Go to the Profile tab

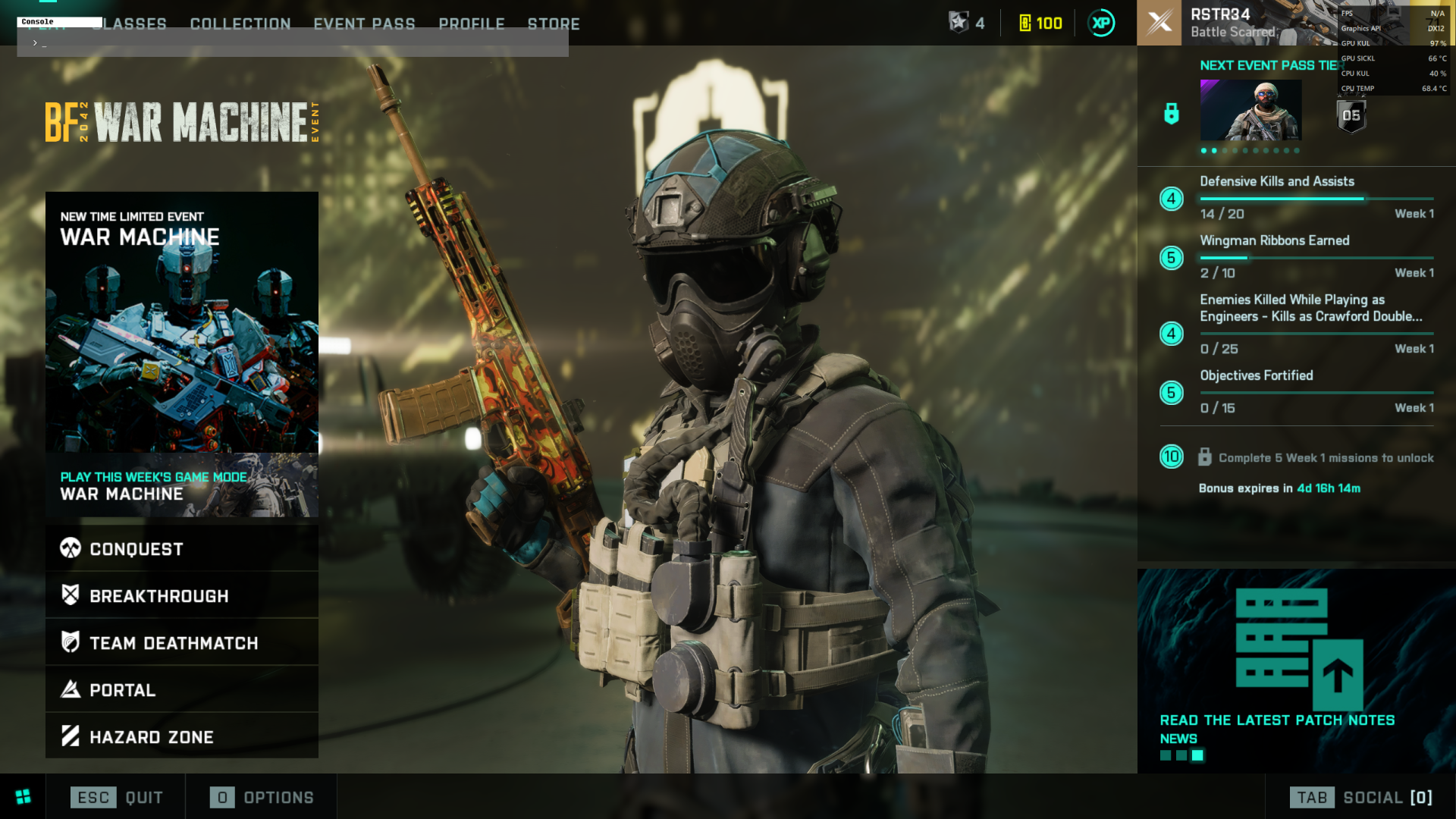[472, 24]
